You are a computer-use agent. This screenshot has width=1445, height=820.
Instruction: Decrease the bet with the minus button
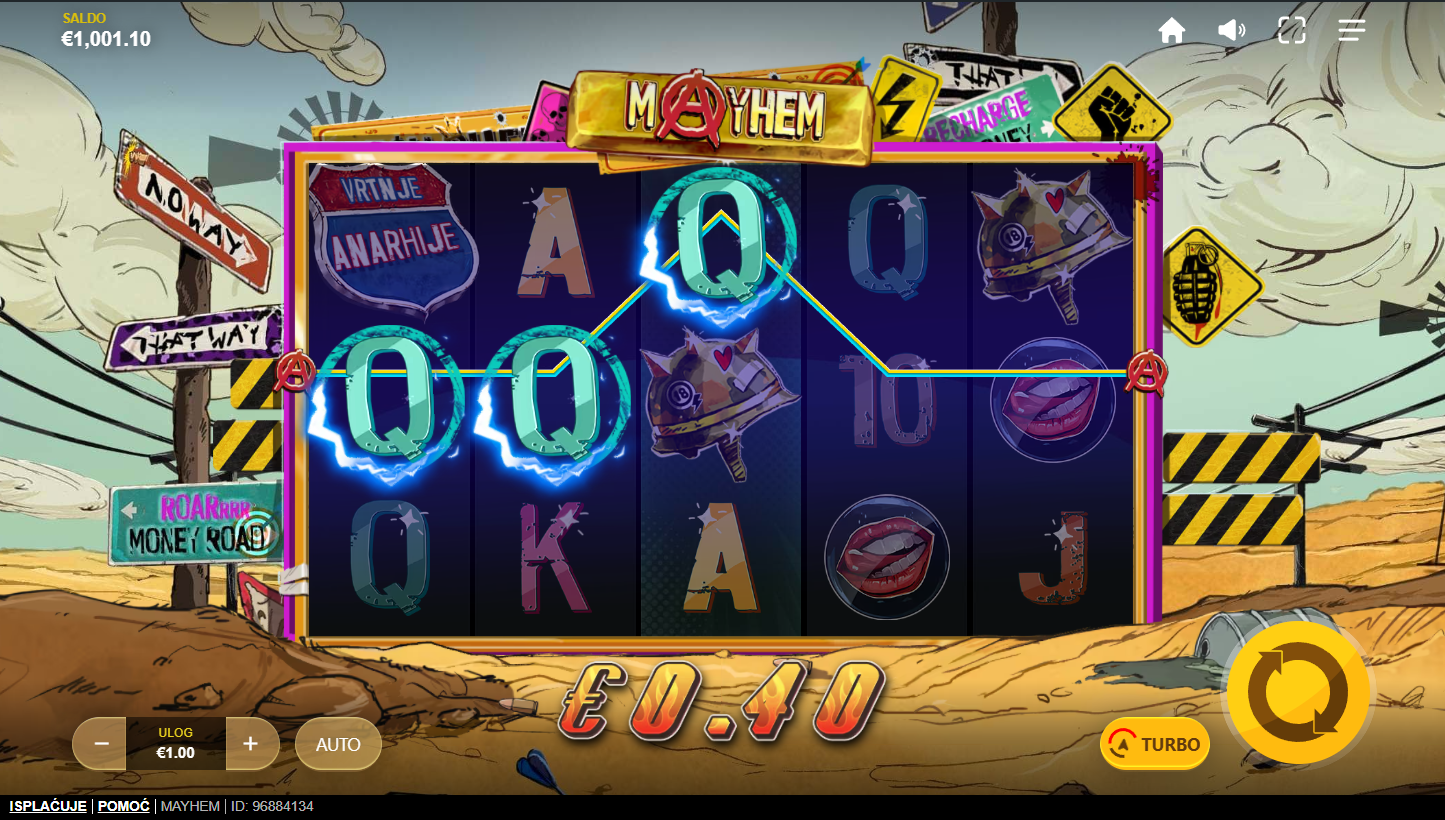(x=101, y=744)
